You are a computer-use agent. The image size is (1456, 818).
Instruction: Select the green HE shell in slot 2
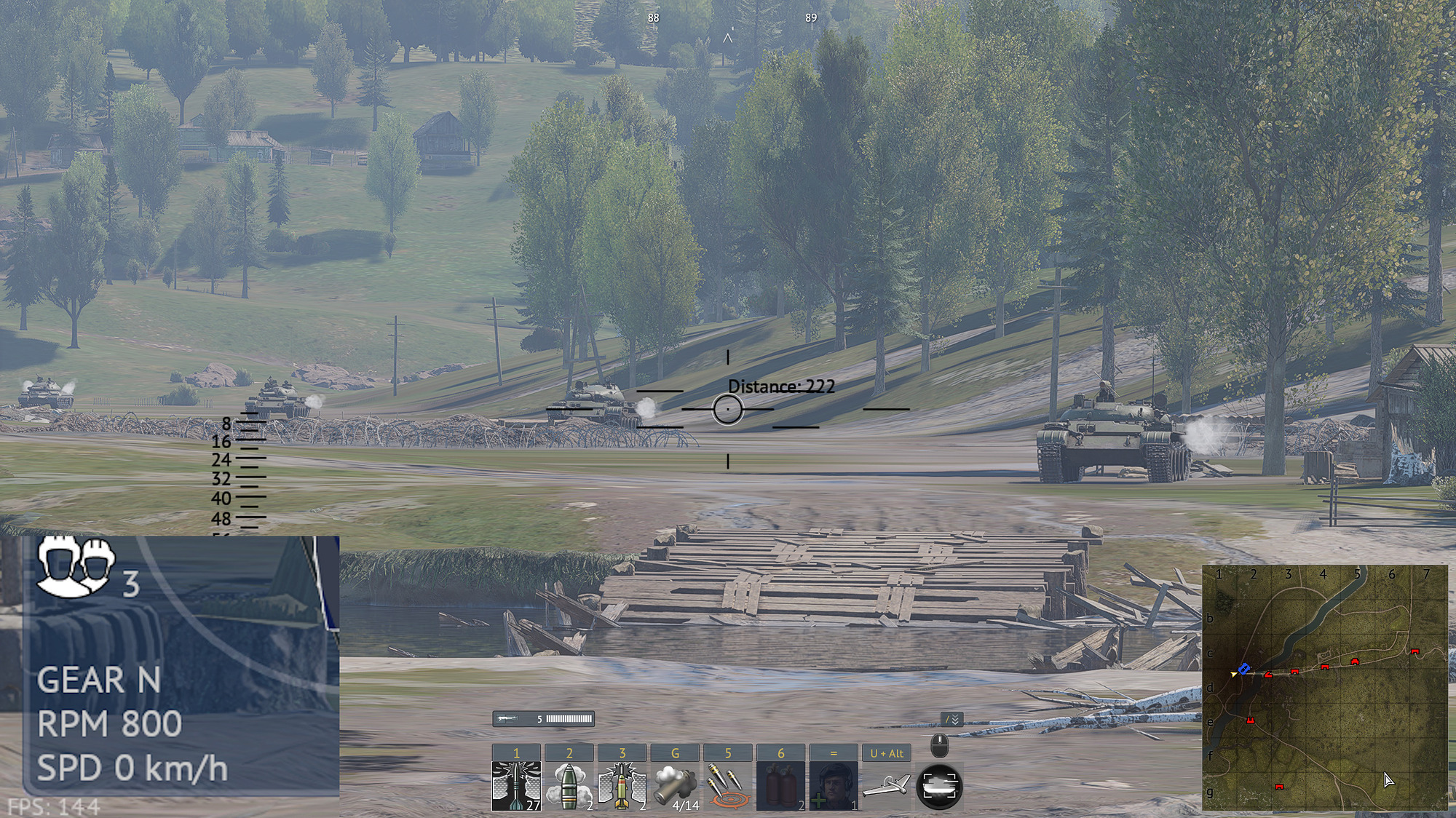click(569, 786)
